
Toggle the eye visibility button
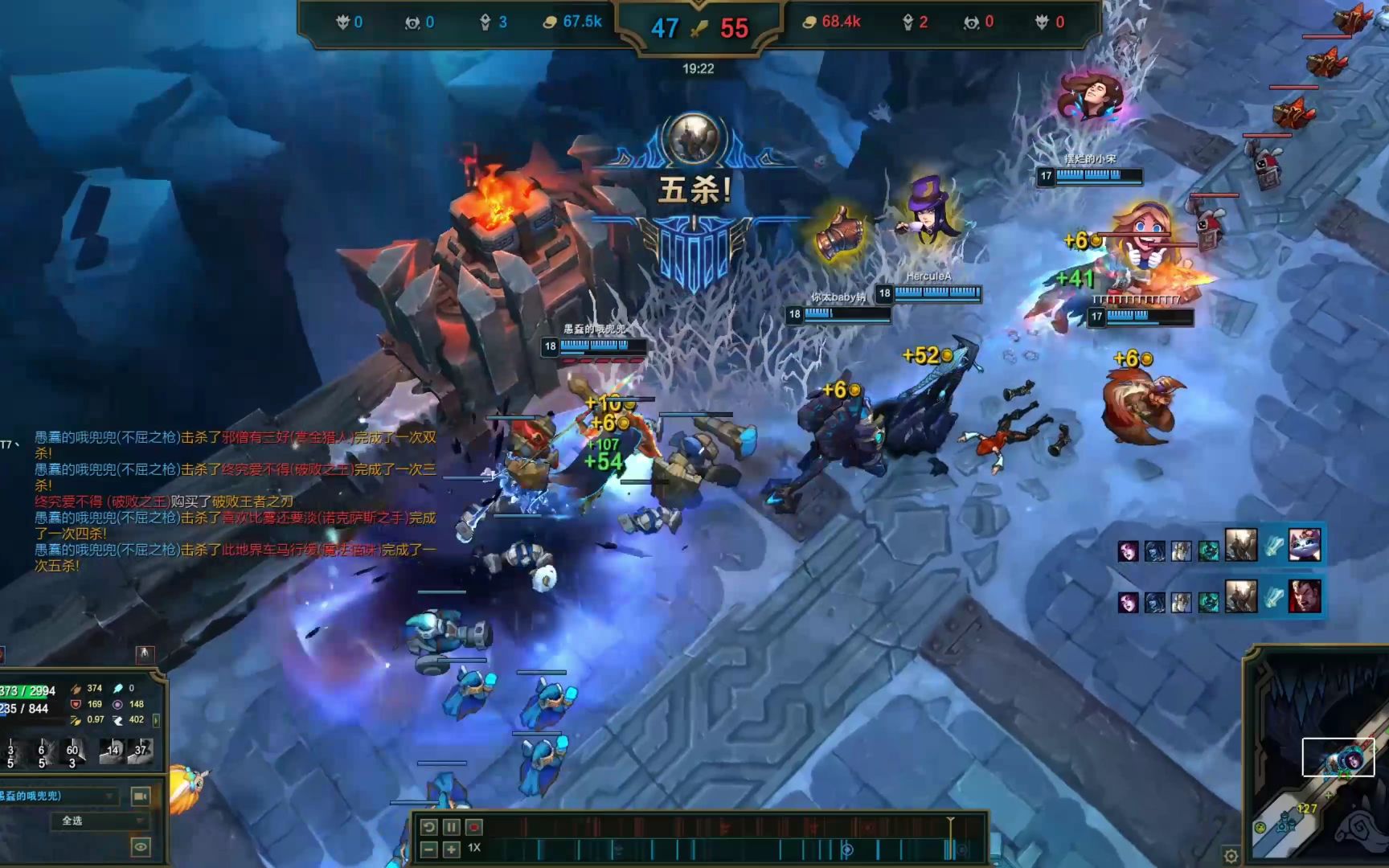[x=140, y=846]
